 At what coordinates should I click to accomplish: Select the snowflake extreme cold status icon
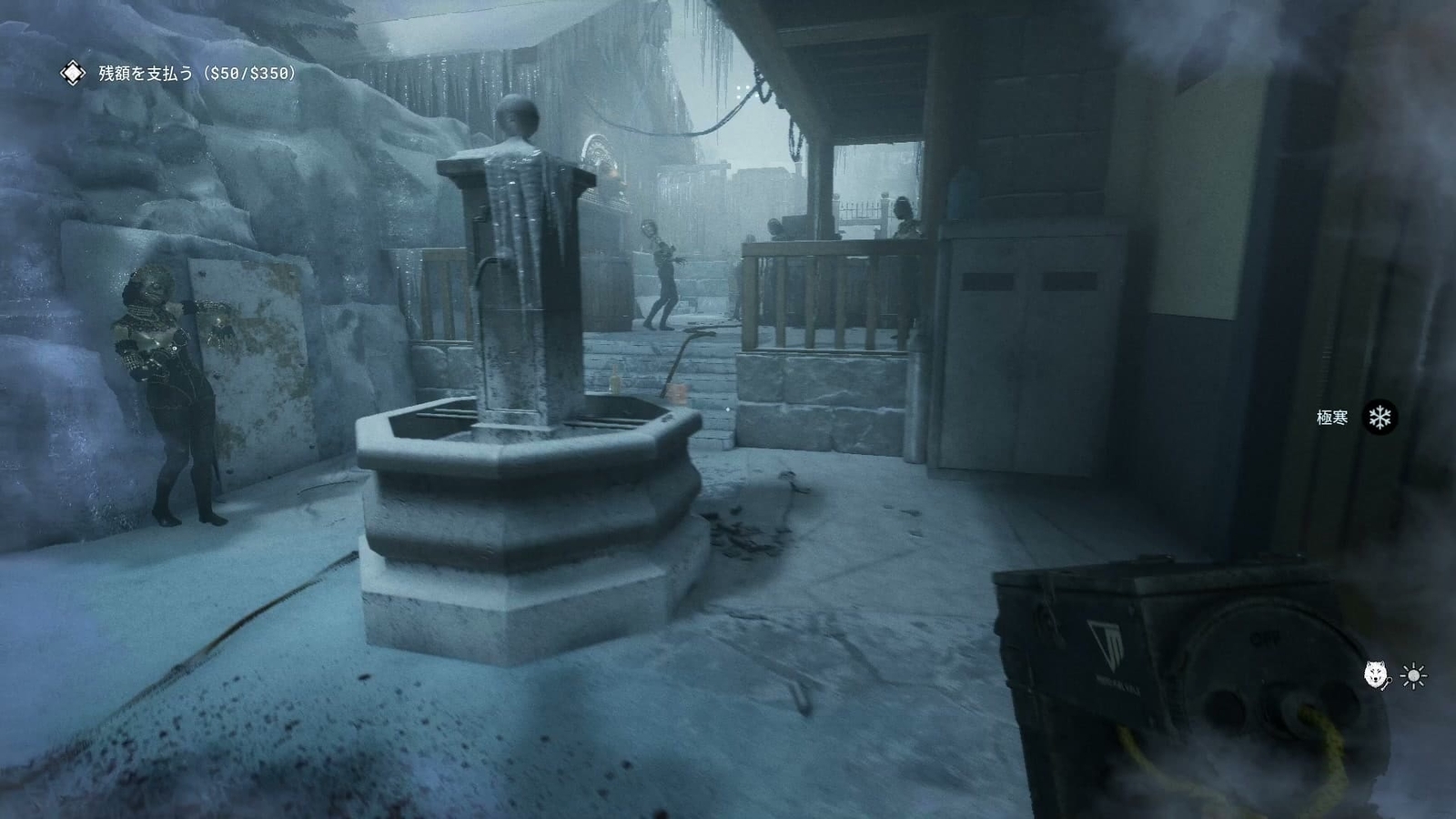[x=1381, y=419]
